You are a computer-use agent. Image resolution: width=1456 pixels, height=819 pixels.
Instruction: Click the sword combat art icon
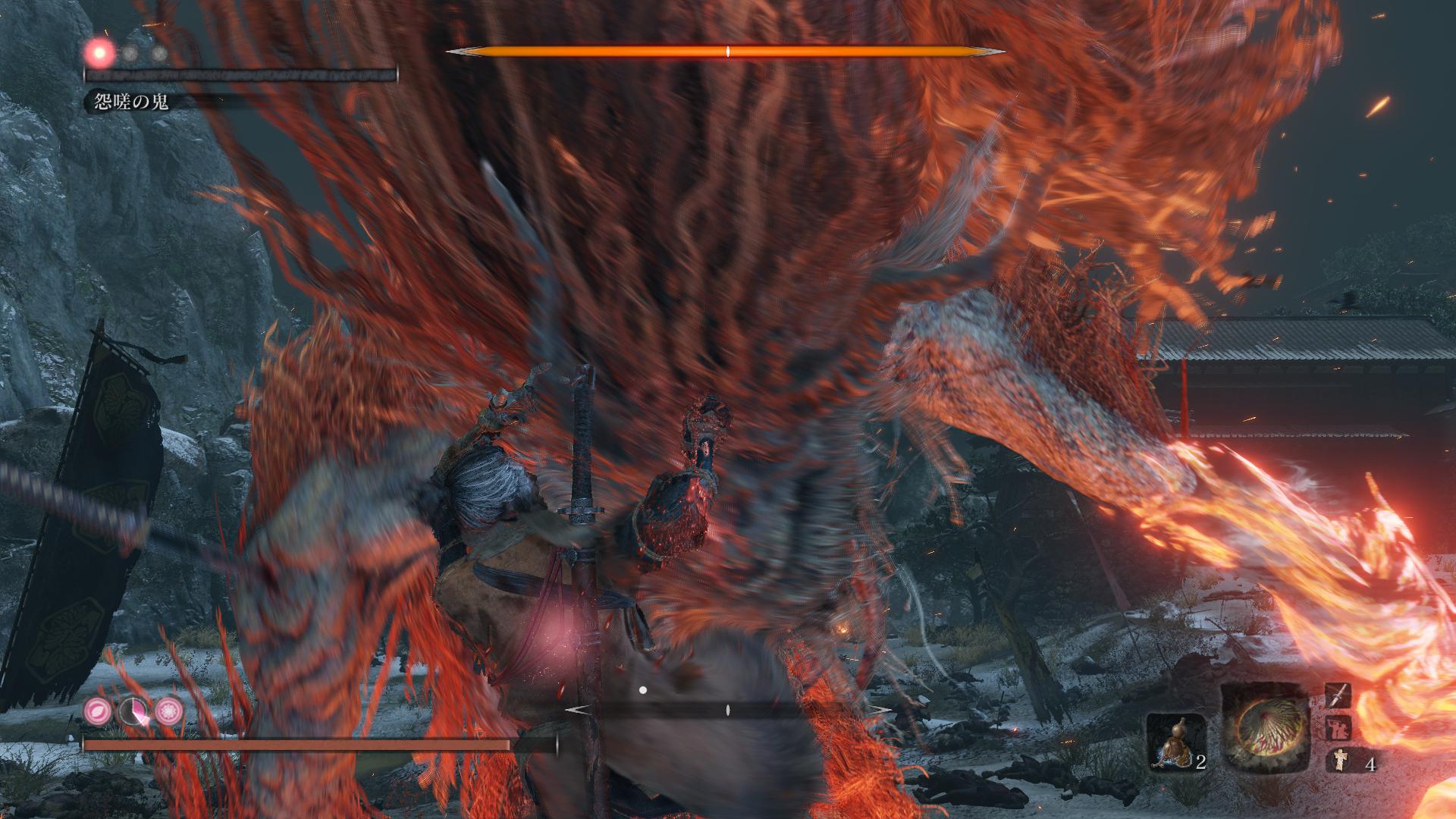coord(1338,695)
